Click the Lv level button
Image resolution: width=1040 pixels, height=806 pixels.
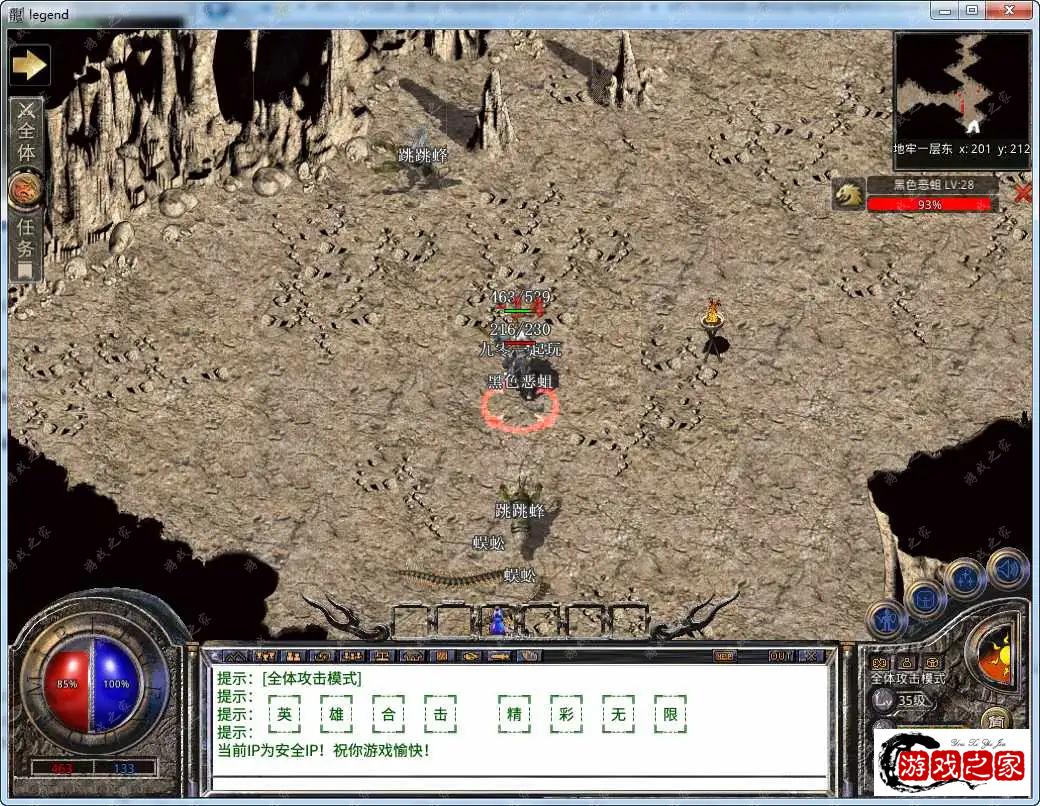883,700
